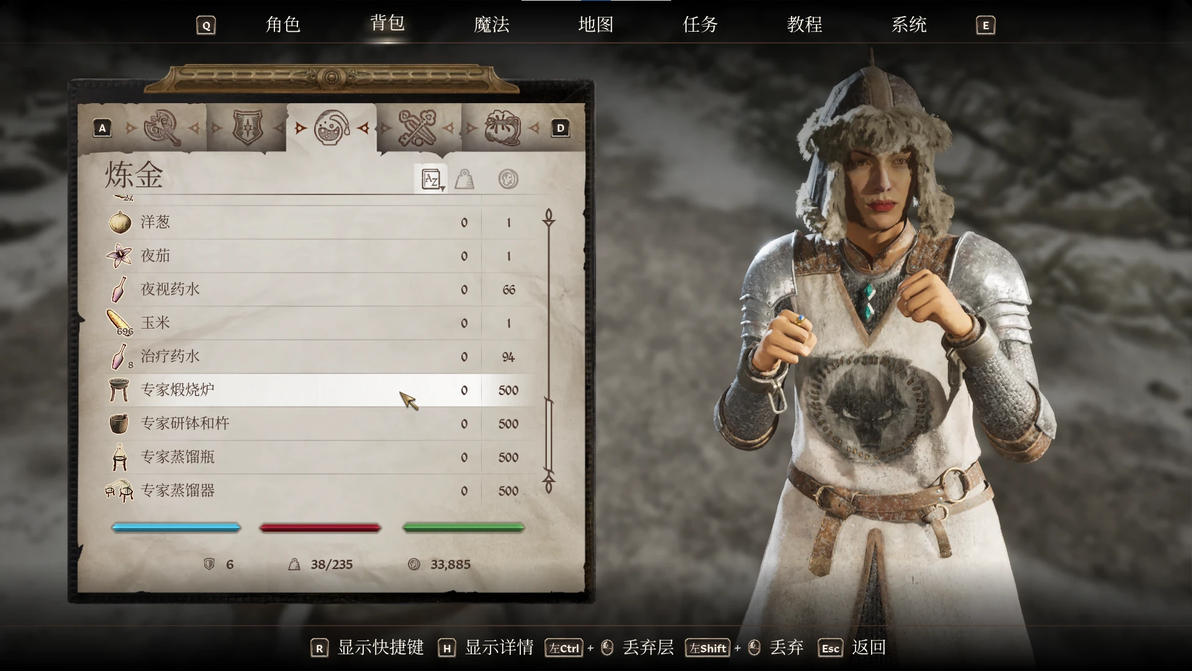
Task: Click the 专家蒸馏器 alembic item
Action: pos(177,491)
